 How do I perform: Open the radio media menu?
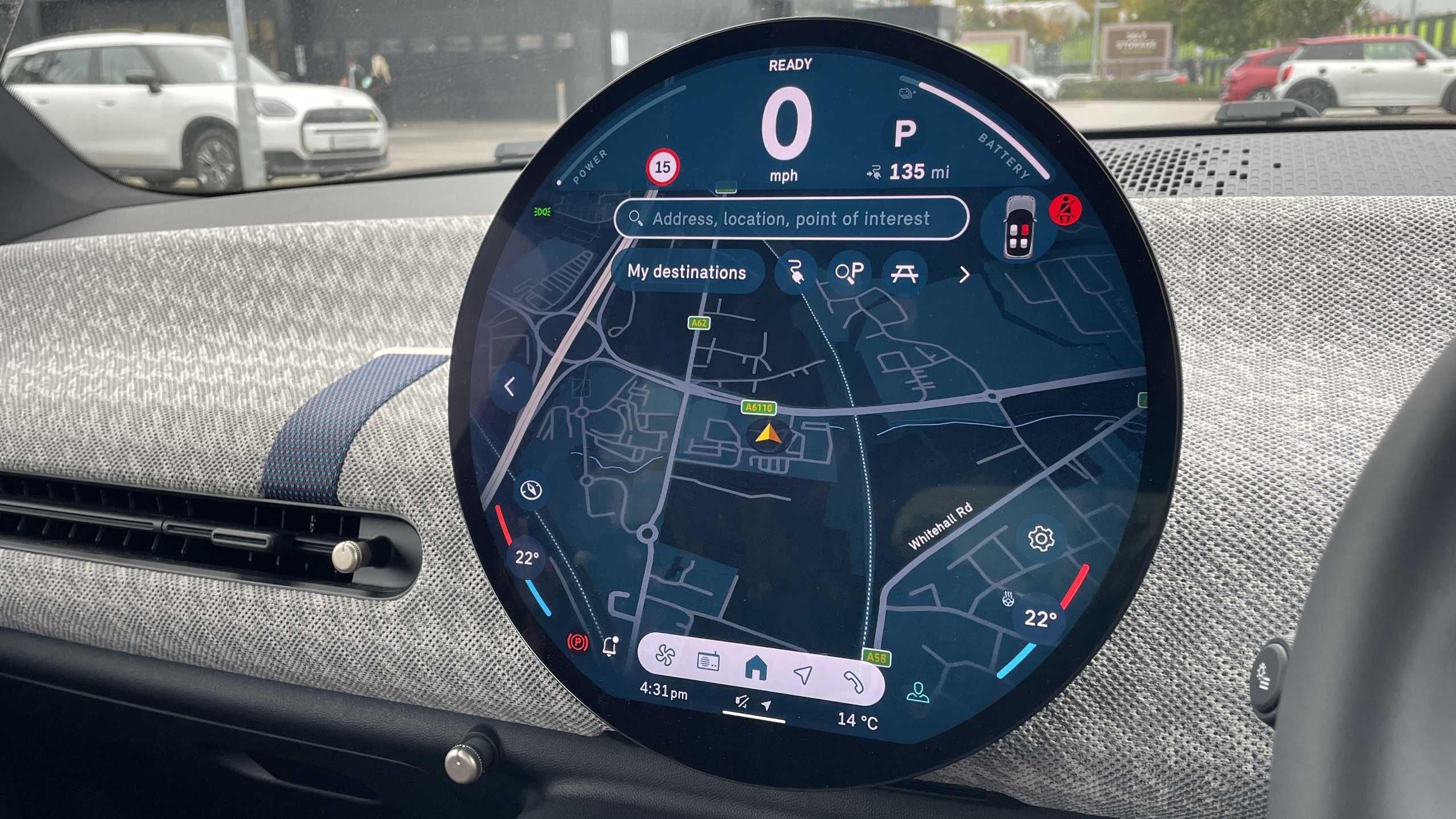(x=708, y=661)
